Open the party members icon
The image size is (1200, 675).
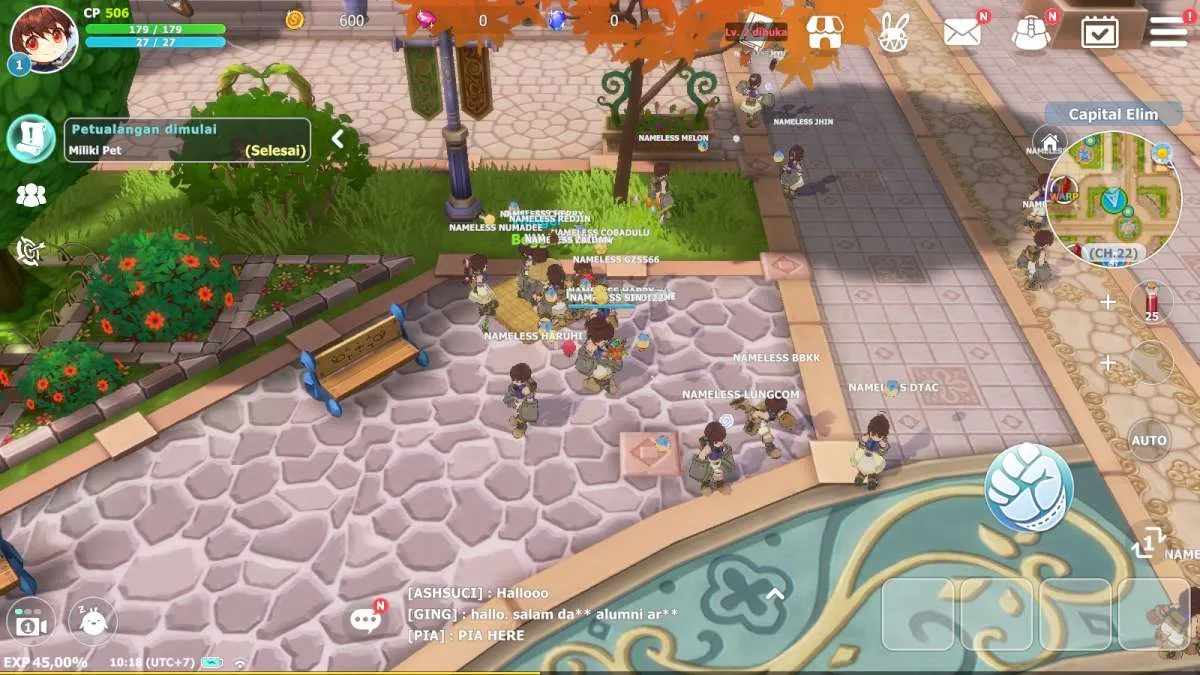[x=31, y=196]
